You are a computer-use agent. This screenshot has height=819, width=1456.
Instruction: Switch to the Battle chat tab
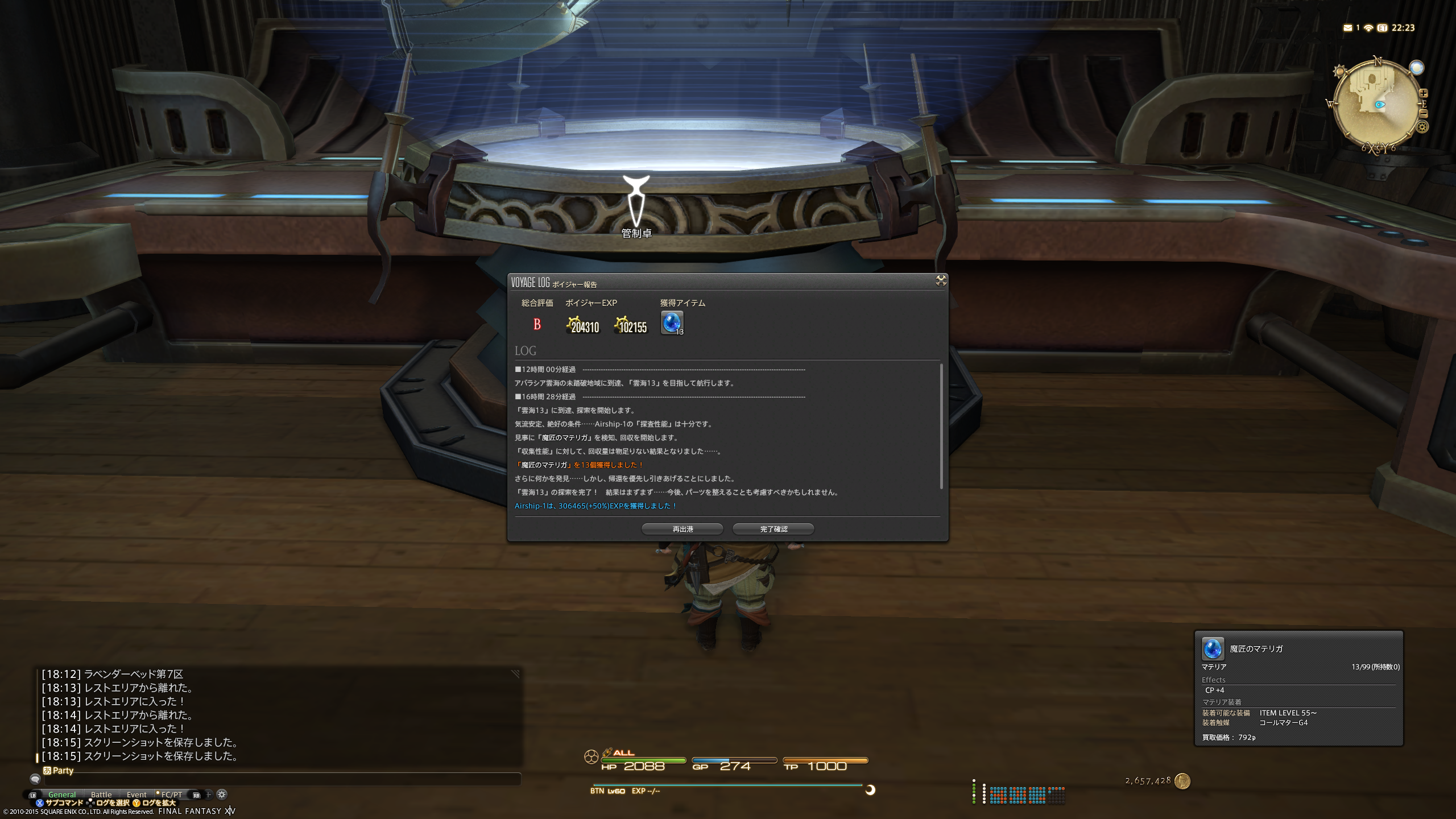(x=101, y=795)
